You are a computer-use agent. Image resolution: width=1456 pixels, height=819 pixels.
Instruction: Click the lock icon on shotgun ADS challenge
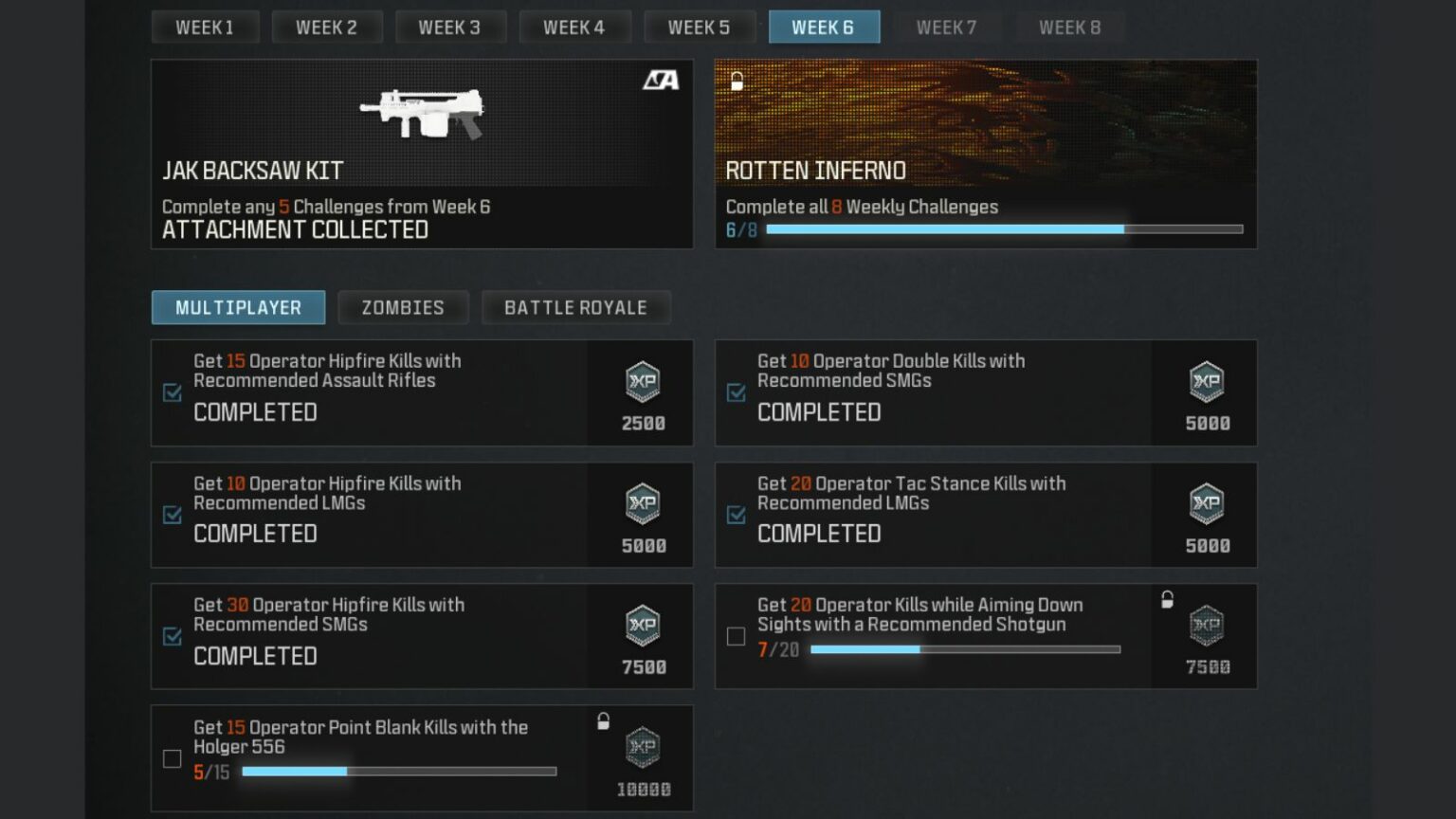[x=1166, y=599]
